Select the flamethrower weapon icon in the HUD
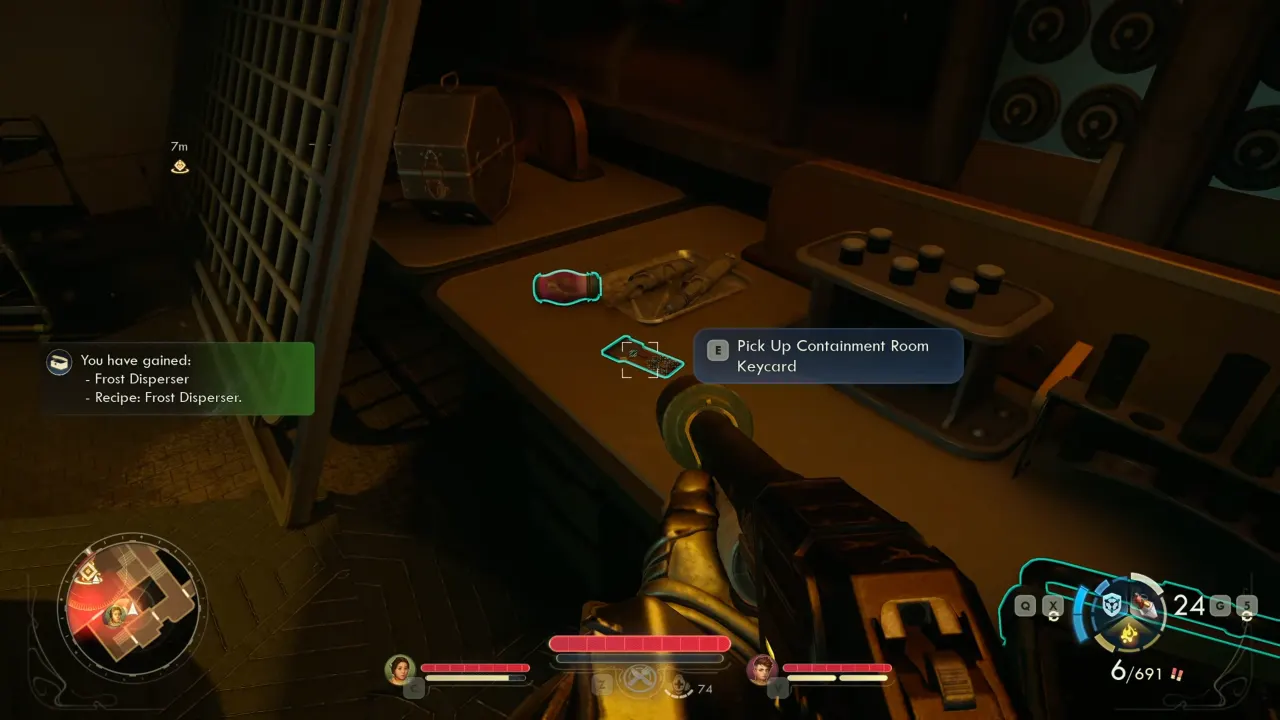The height and width of the screenshot is (720, 1280). [x=1144, y=603]
